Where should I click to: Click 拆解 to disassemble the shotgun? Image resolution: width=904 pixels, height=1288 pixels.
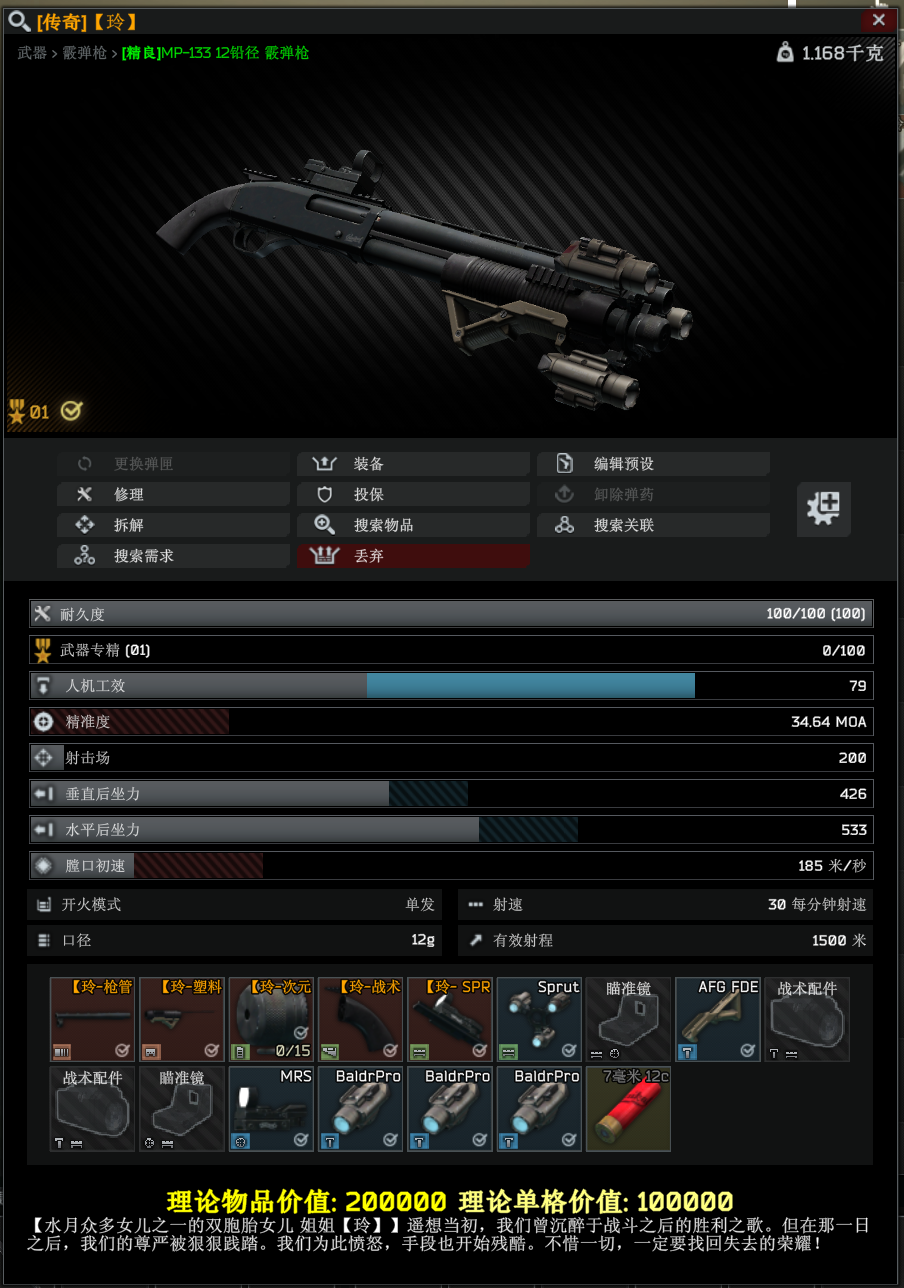173,525
